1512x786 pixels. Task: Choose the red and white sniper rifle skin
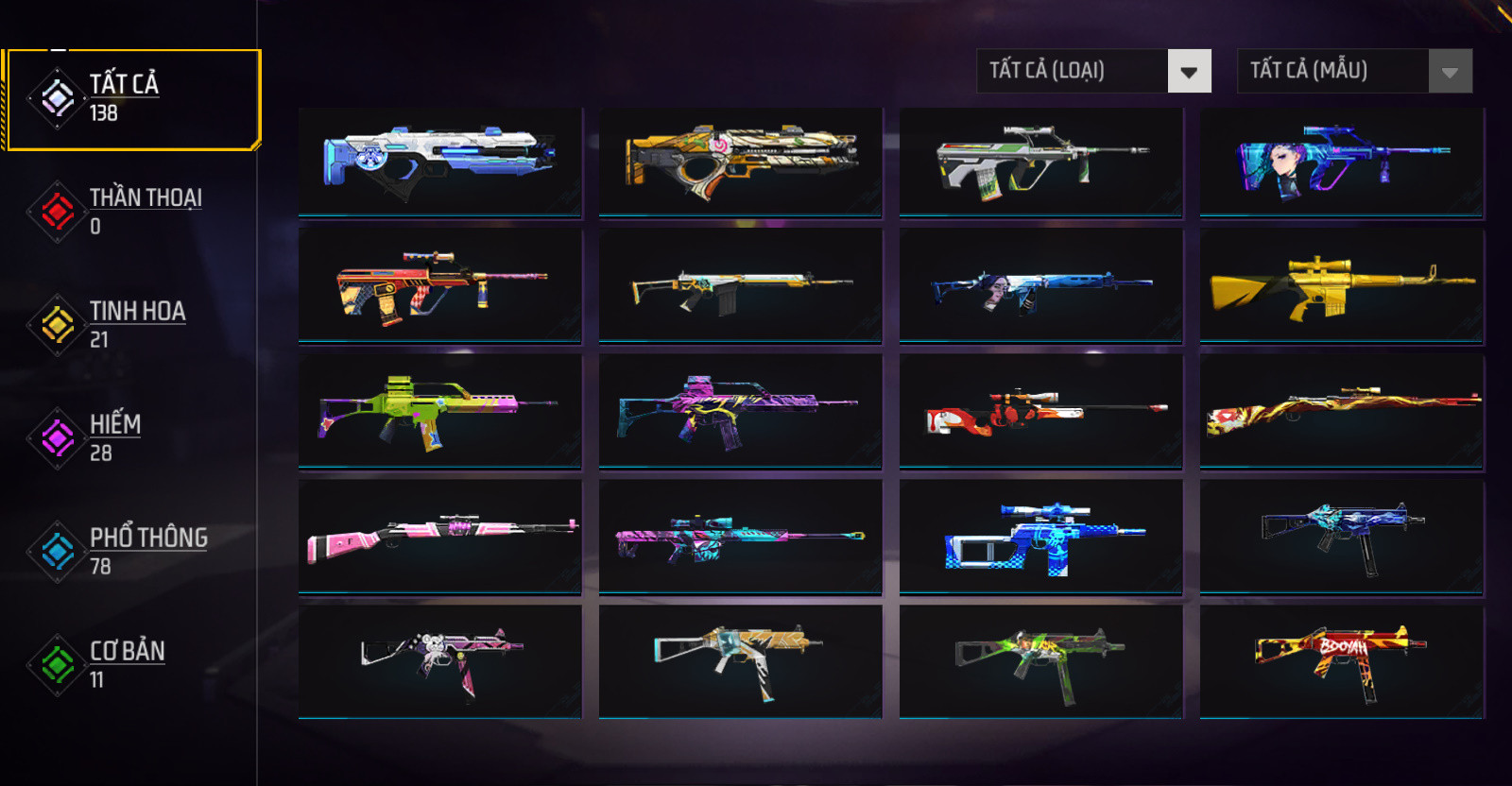[x=1041, y=411]
